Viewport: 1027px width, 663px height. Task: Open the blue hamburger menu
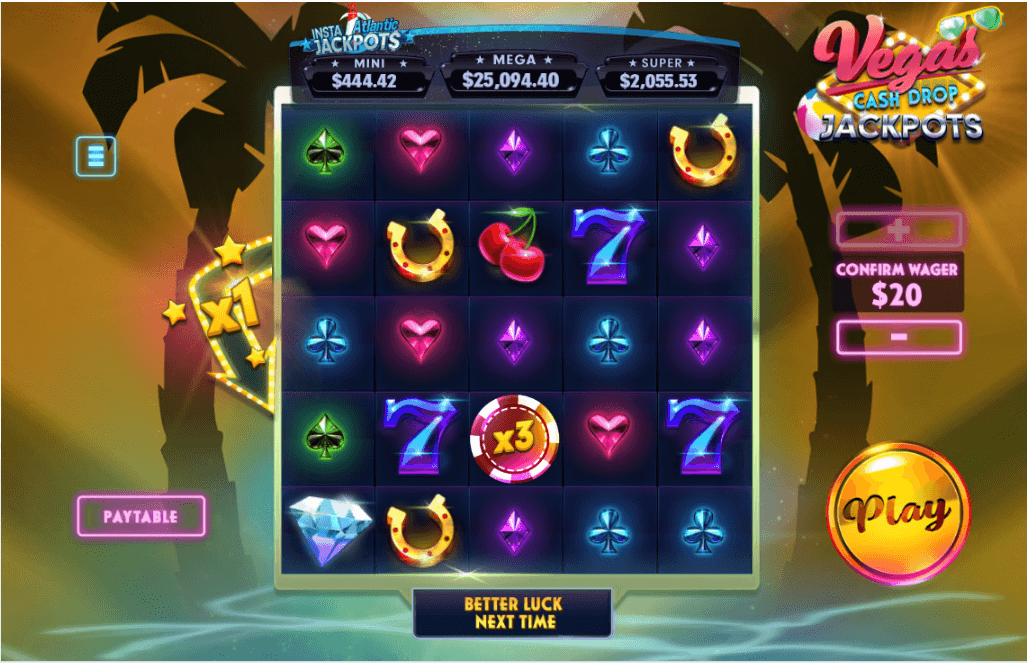[x=96, y=156]
